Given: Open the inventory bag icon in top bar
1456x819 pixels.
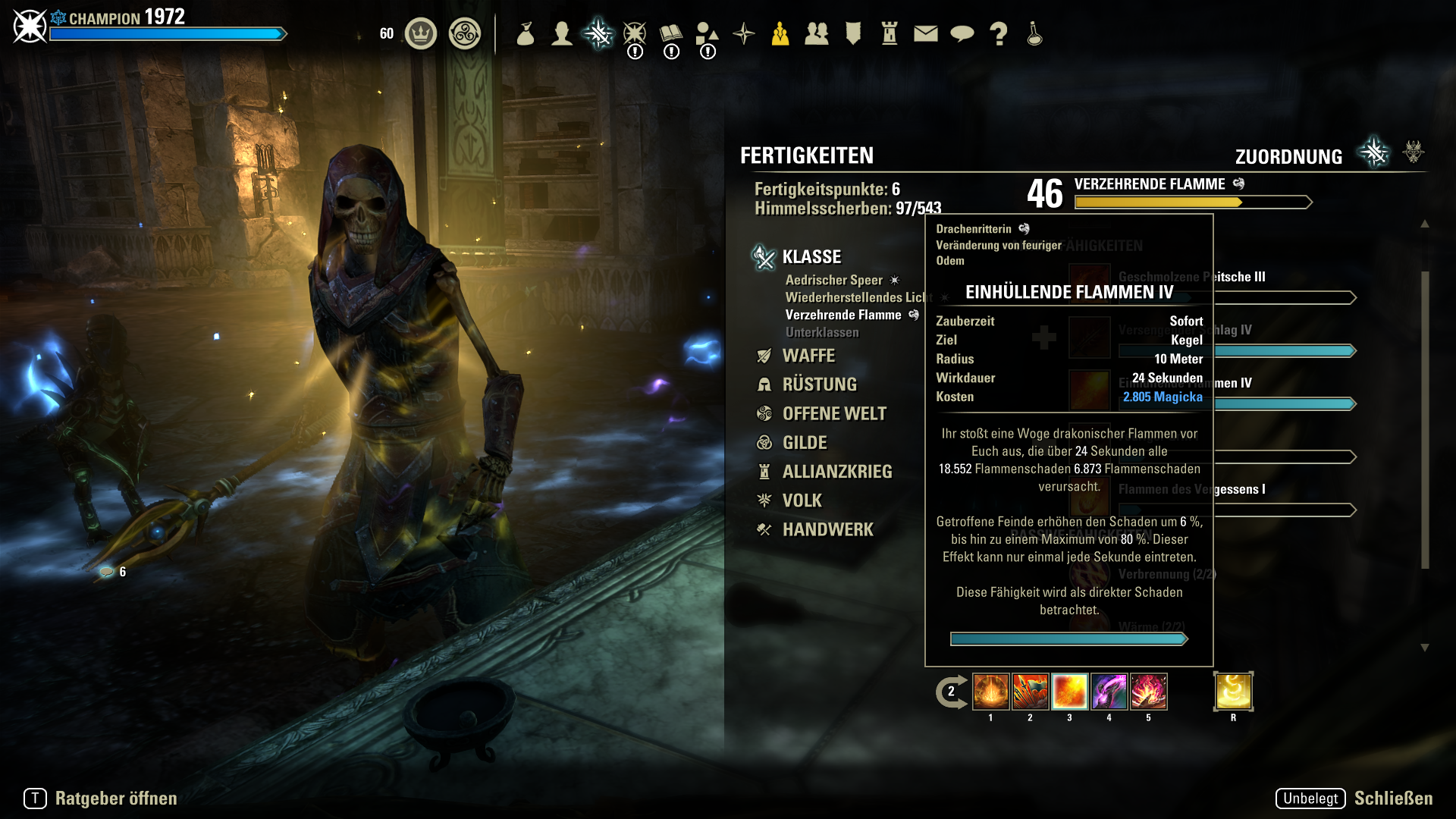Looking at the screenshot, I should coord(526,33).
